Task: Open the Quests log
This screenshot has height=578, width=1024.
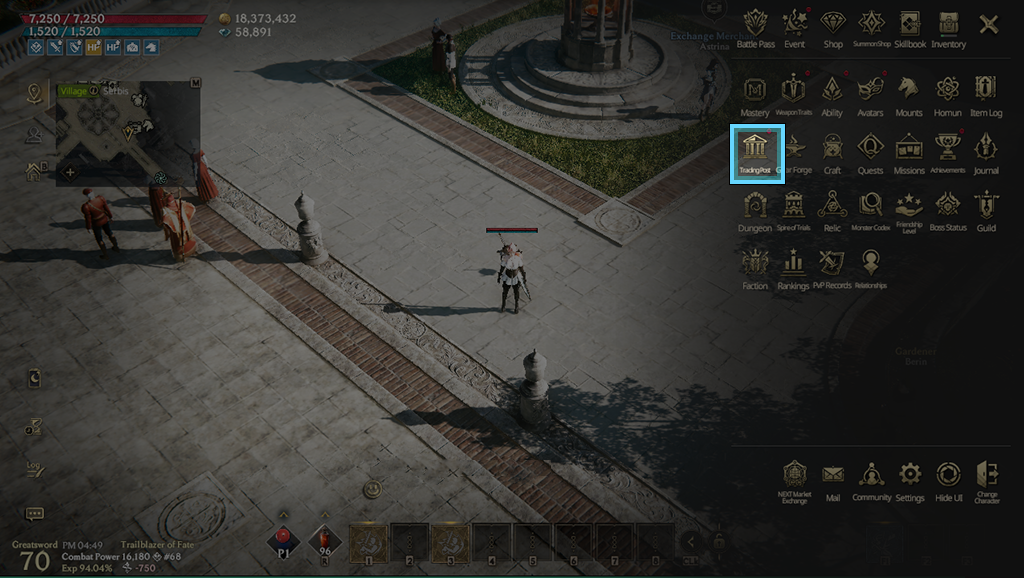Action: 870,151
